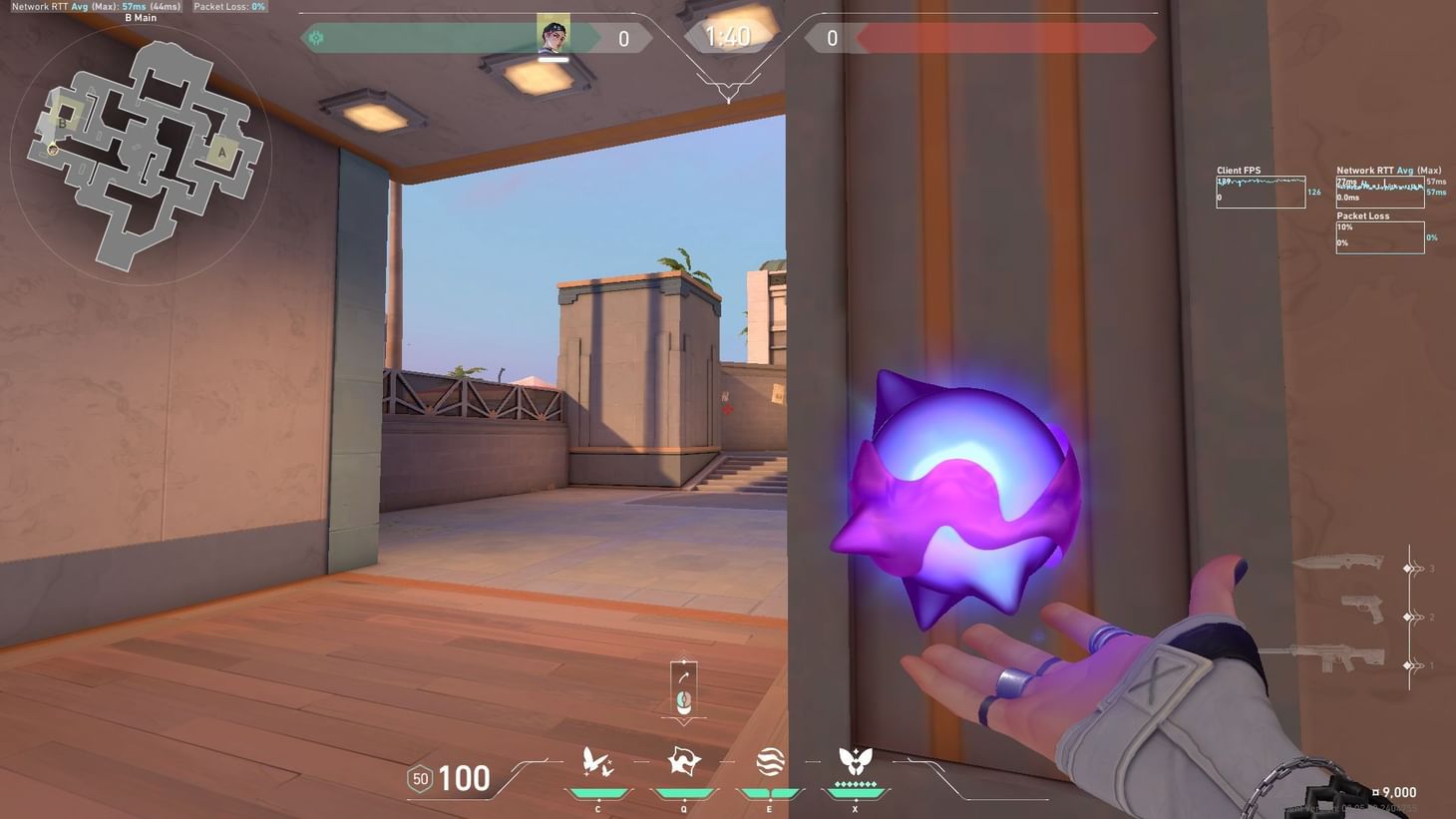Activate the Meddle ability bound to Q
The height and width of the screenshot is (819, 1456).
(682, 763)
